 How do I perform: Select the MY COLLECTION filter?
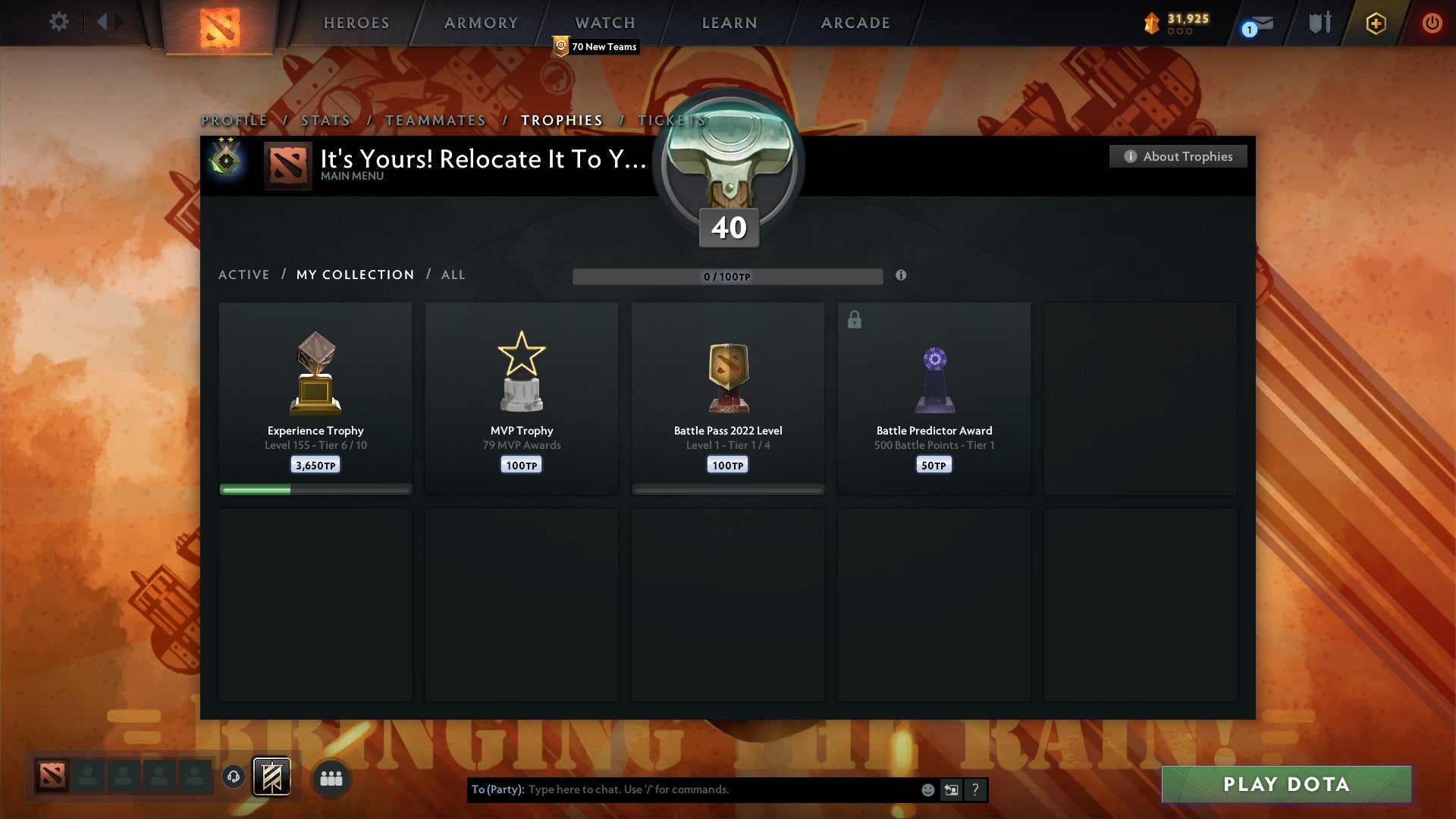pyautogui.click(x=354, y=275)
